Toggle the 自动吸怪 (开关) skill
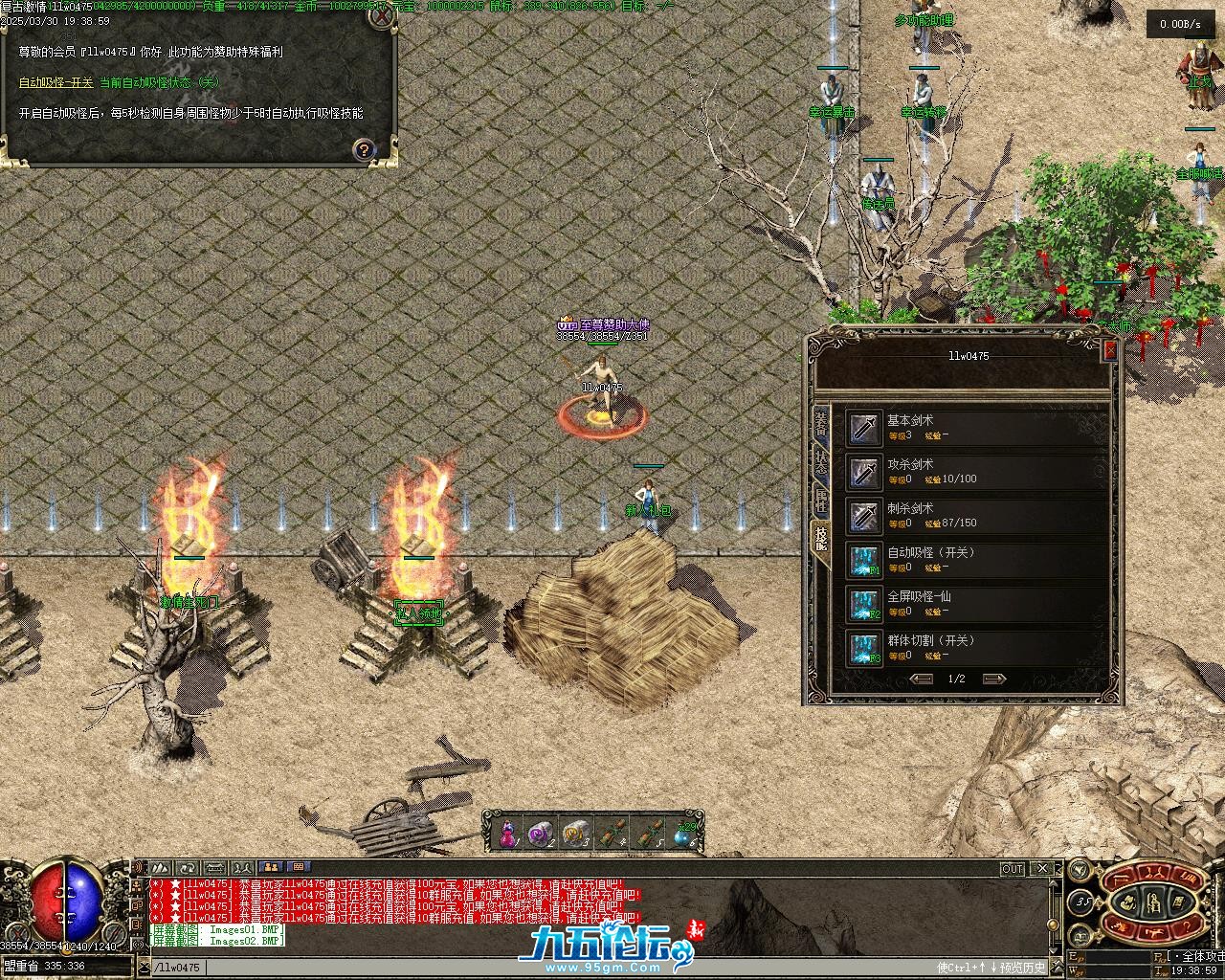Viewport: 1225px width, 980px height. pyautogui.click(x=864, y=560)
